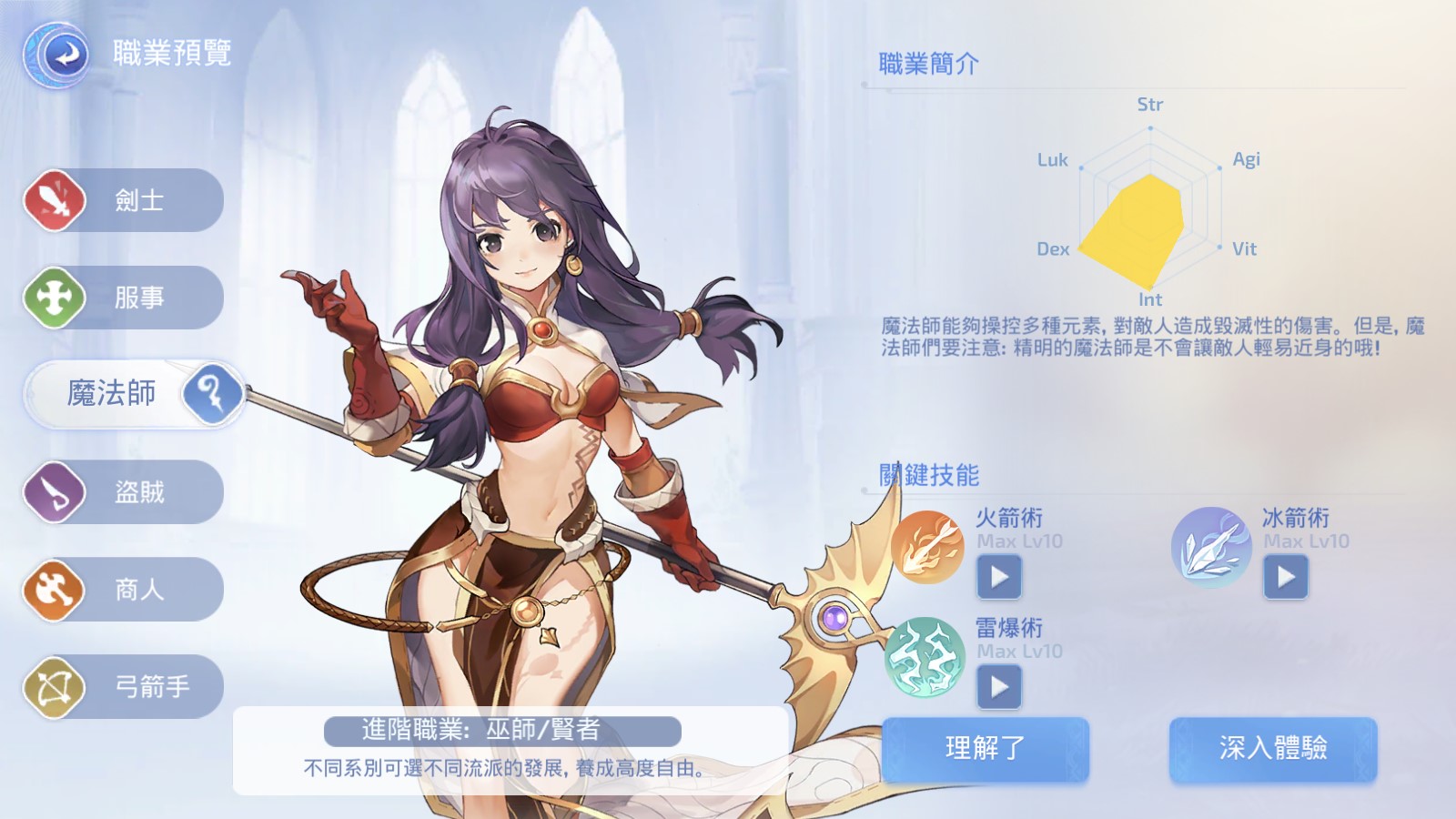
Task: Click the 火箭術 fire skill icon
Action: click(930, 546)
